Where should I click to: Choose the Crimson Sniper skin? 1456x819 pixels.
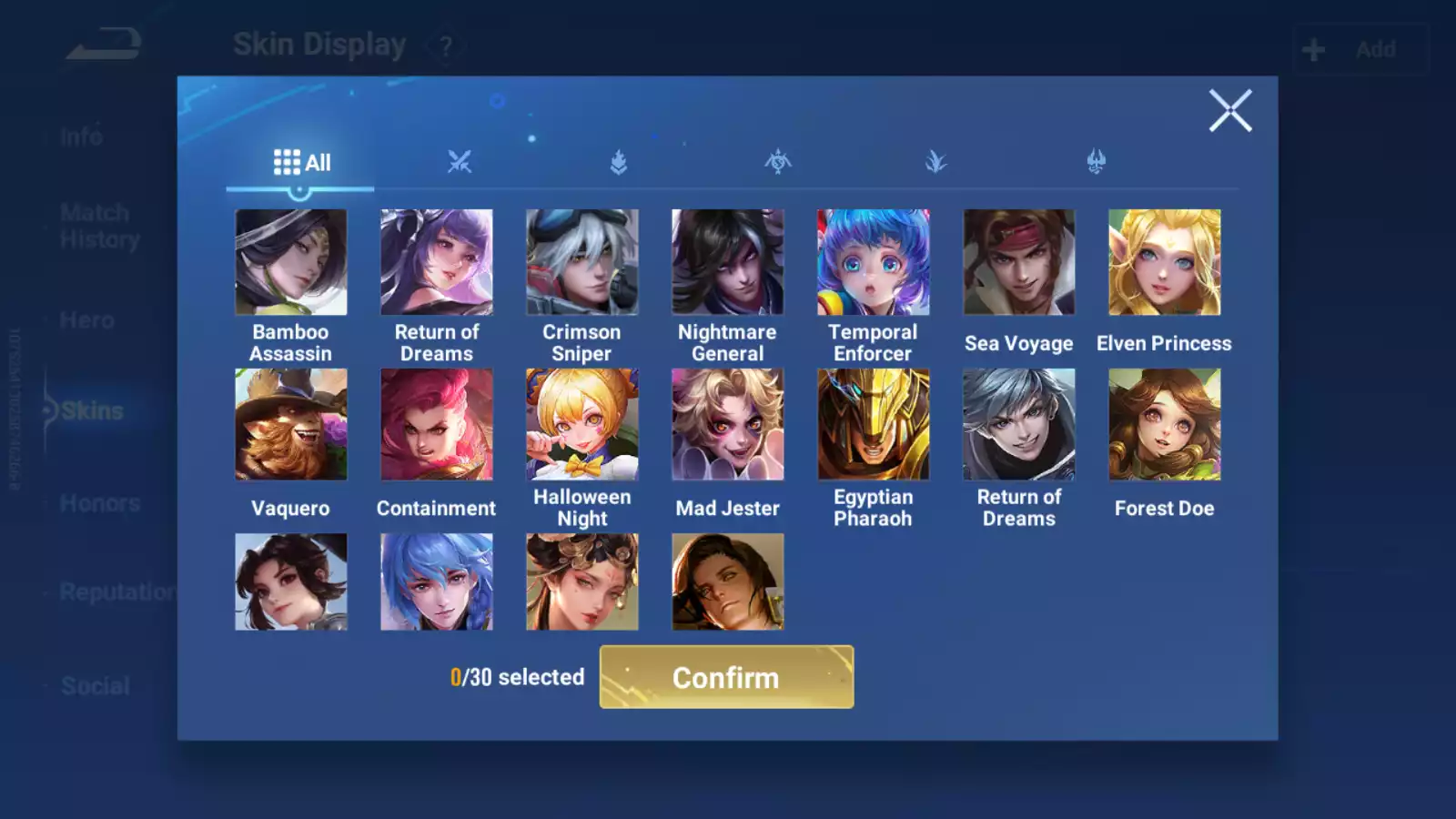[581, 262]
